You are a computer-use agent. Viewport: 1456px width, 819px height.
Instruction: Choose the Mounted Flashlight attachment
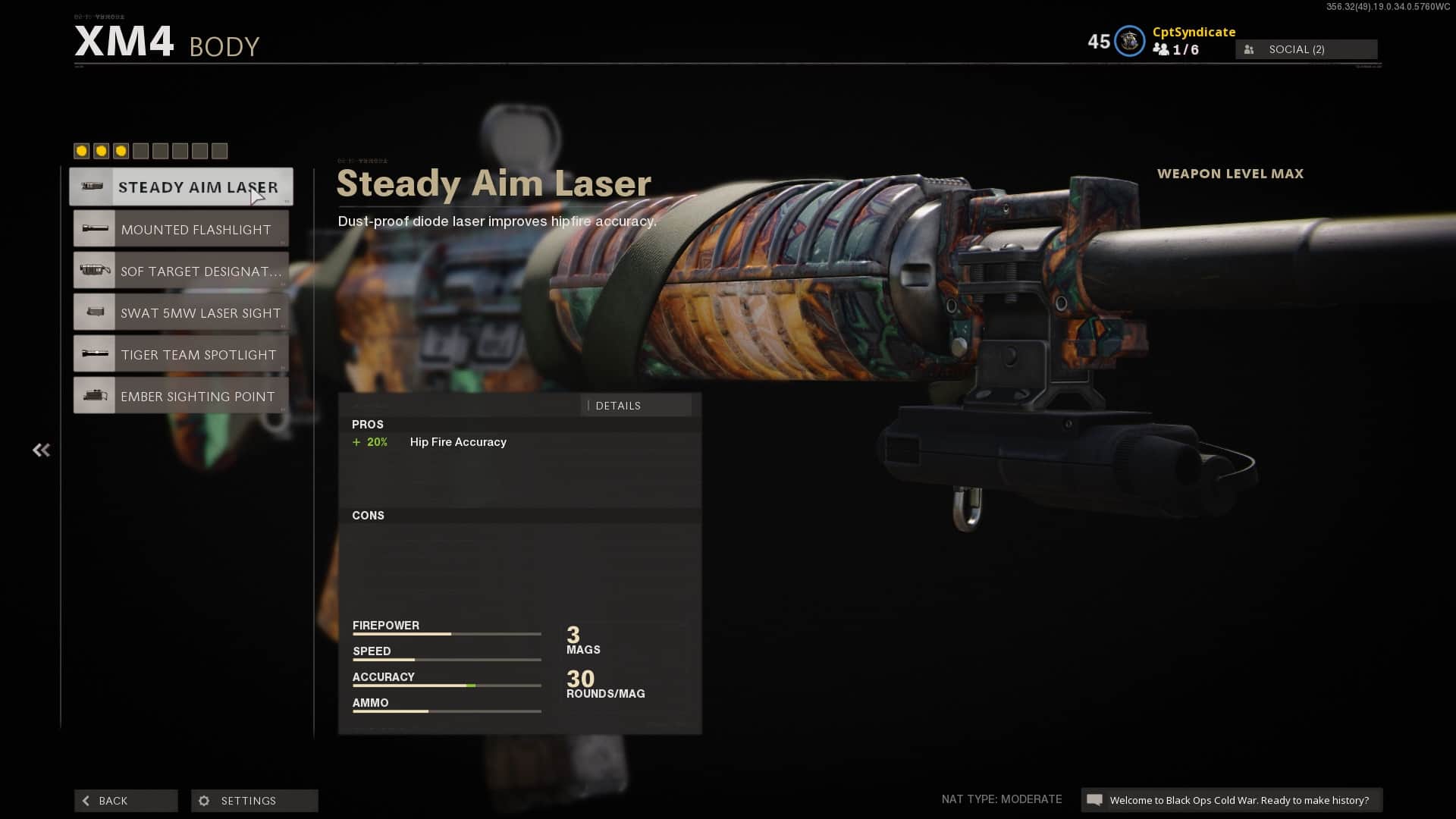(181, 229)
